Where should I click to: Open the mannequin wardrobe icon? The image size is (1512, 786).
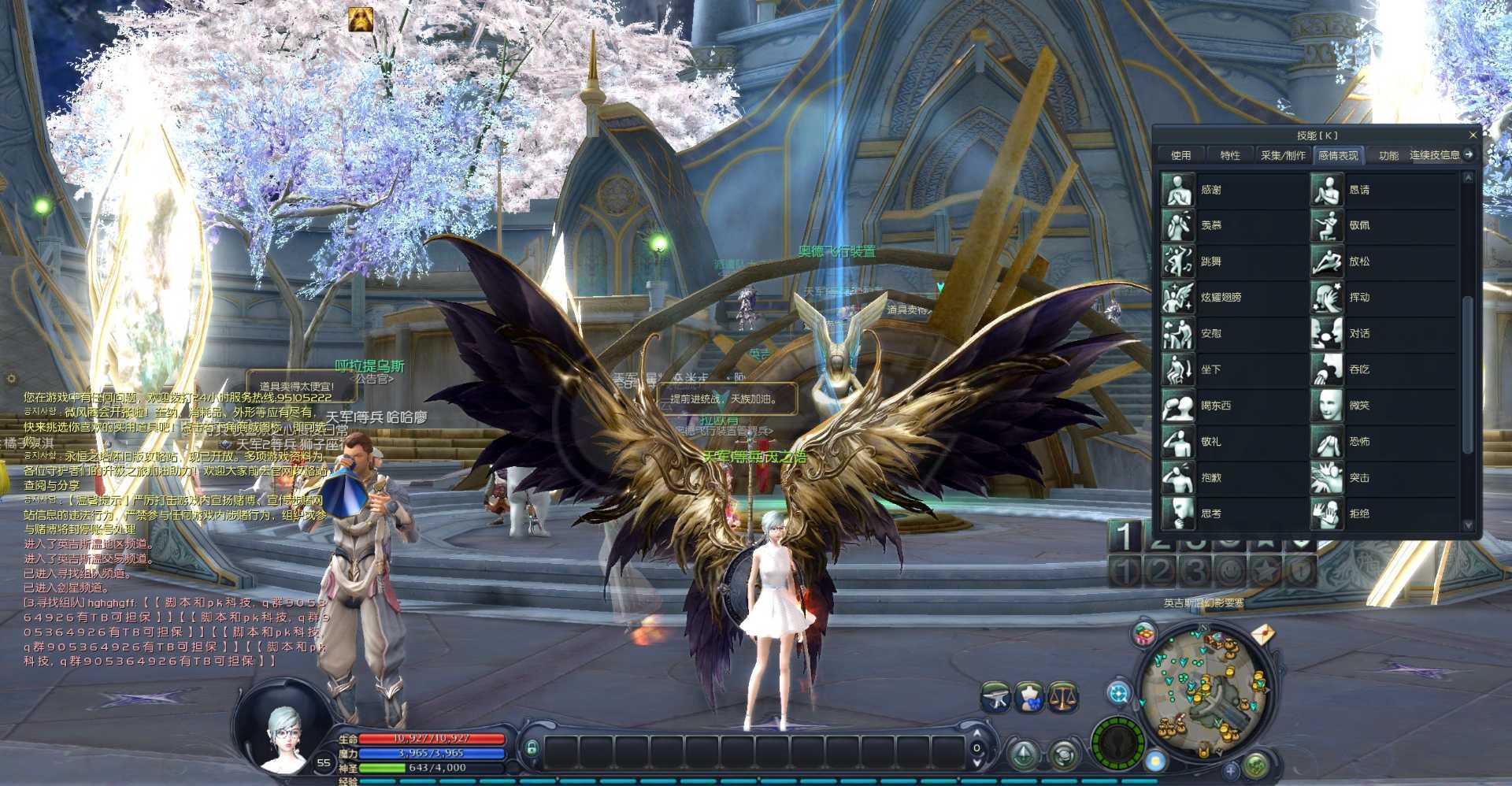click(1029, 697)
